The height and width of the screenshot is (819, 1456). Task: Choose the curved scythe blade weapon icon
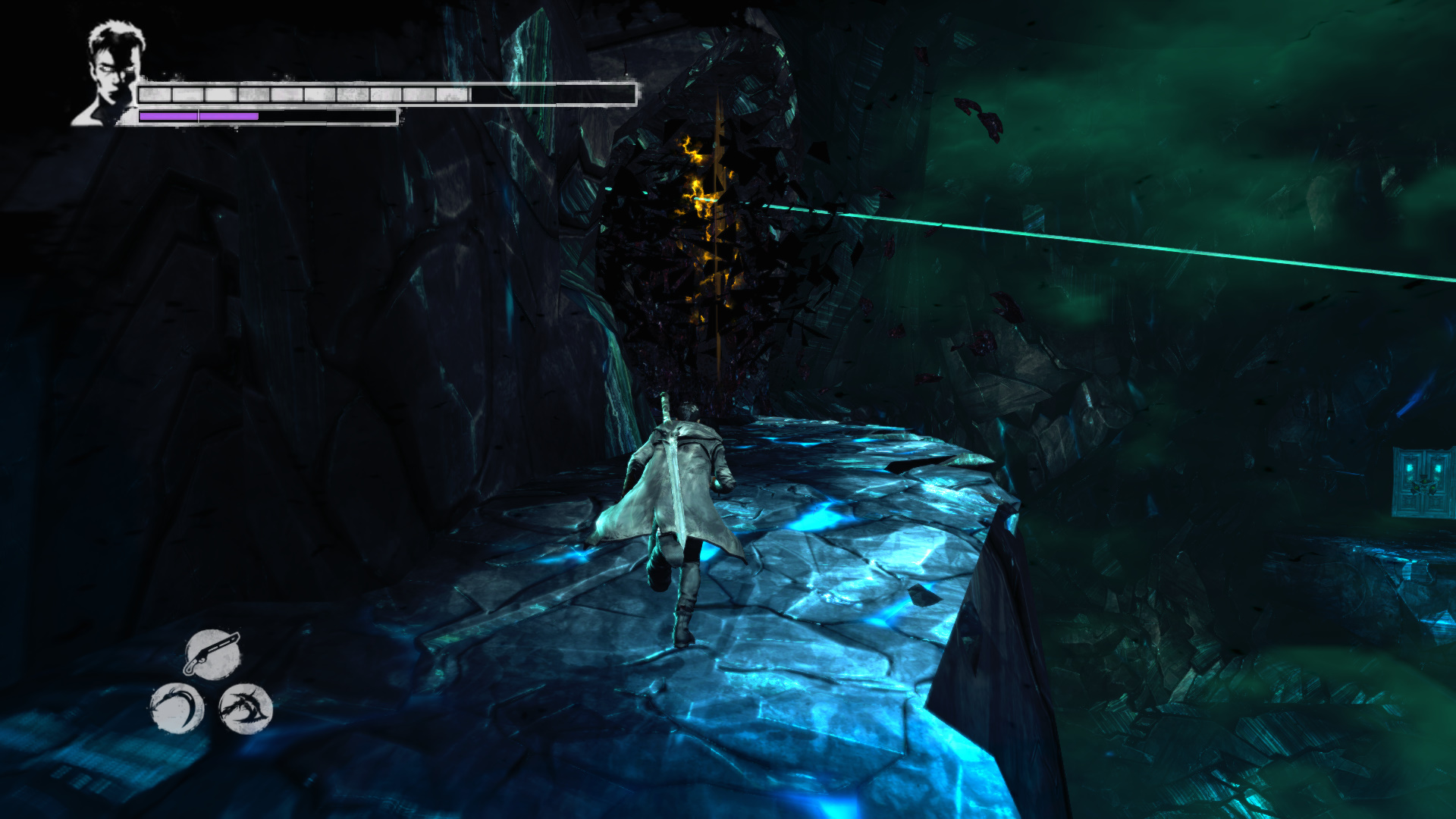tap(177, 708)
